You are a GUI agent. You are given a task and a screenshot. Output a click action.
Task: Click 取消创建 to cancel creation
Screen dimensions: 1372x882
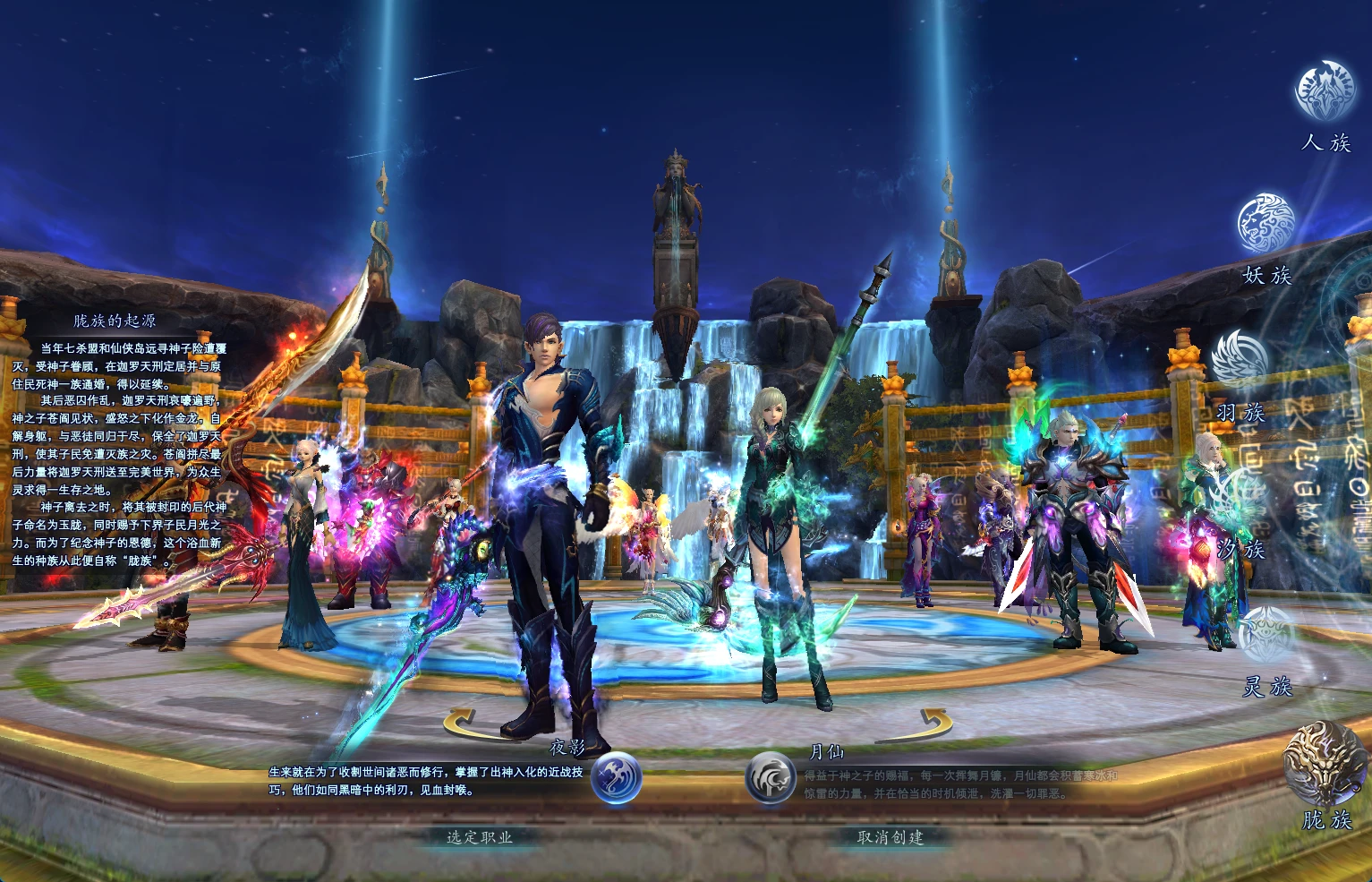coord(890,837)
